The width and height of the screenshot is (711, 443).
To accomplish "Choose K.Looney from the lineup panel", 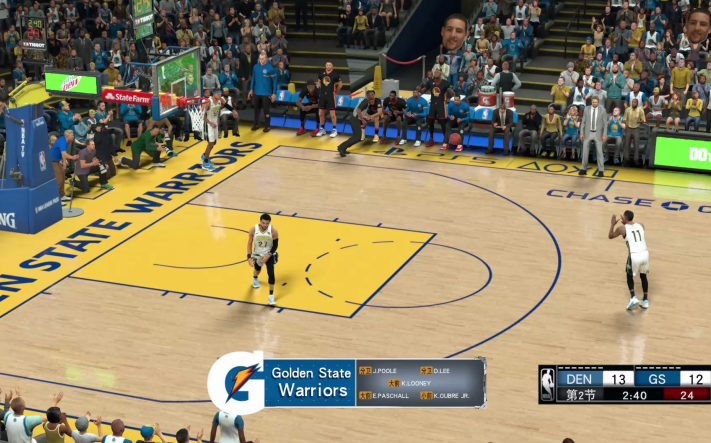I will pyautogui.click(x=415, y=383).
